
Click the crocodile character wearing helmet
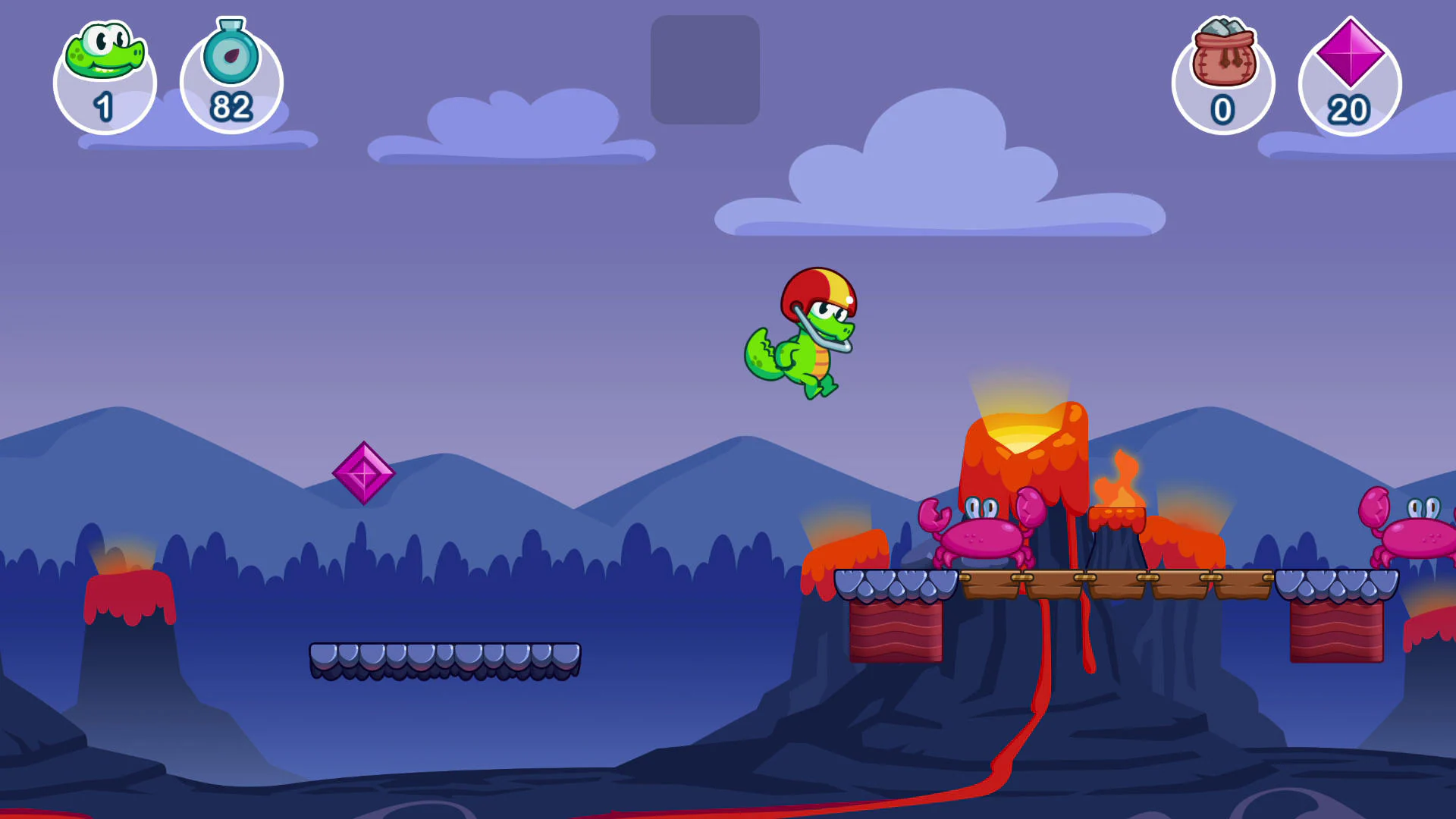point(804,334)
